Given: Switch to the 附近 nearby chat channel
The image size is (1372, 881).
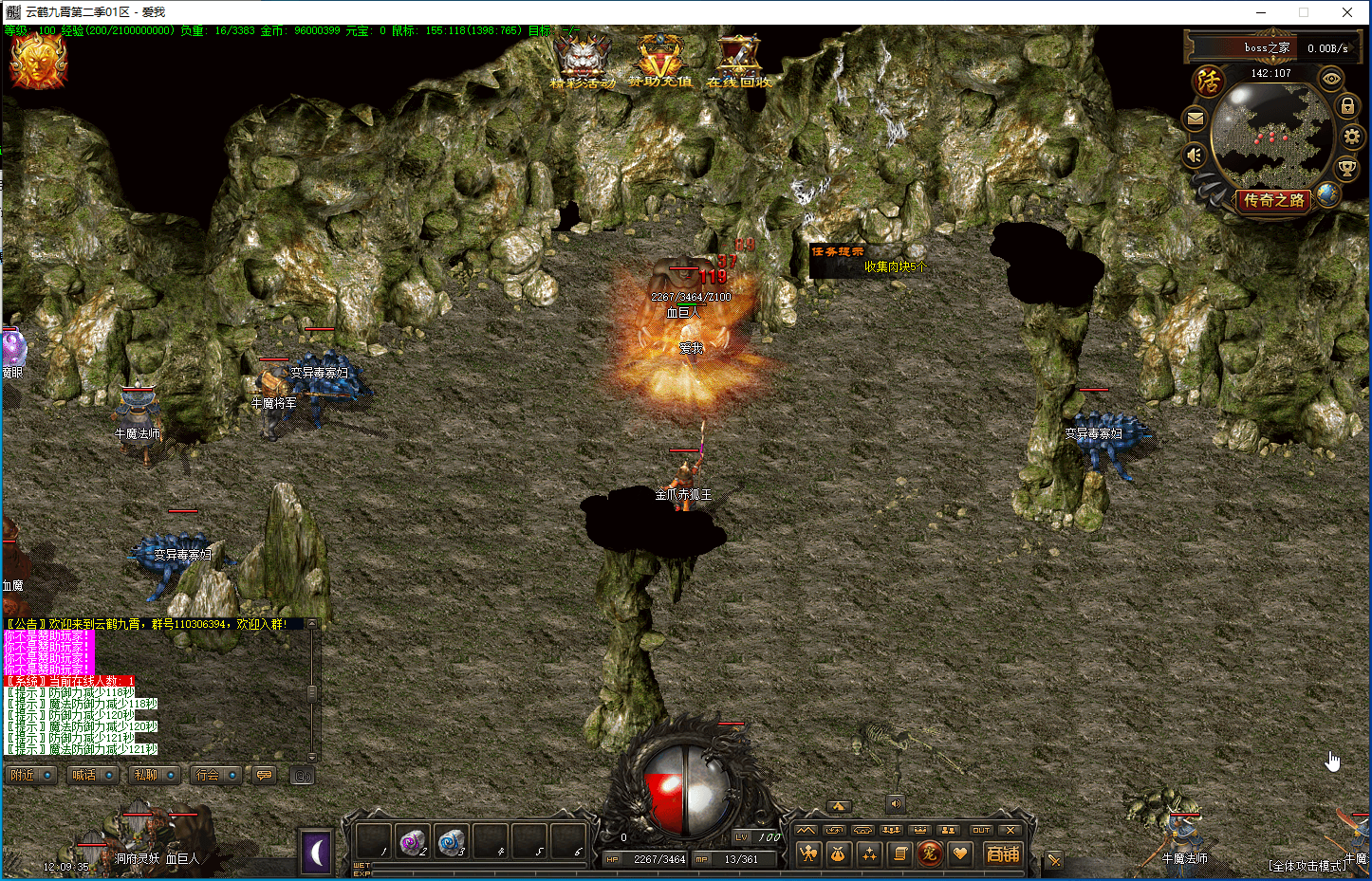Looking at the screenshot, I should (x=30, y=775).
